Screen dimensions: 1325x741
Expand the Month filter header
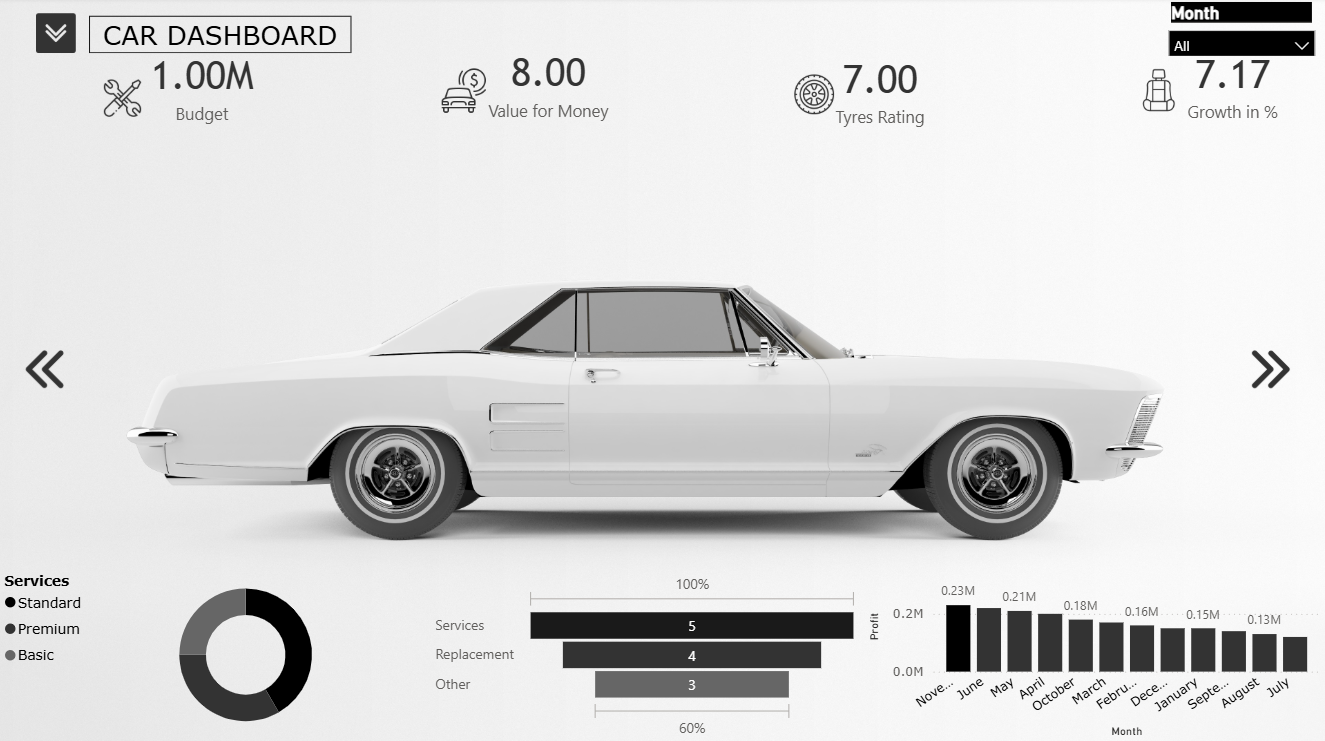coord(1240,13)
